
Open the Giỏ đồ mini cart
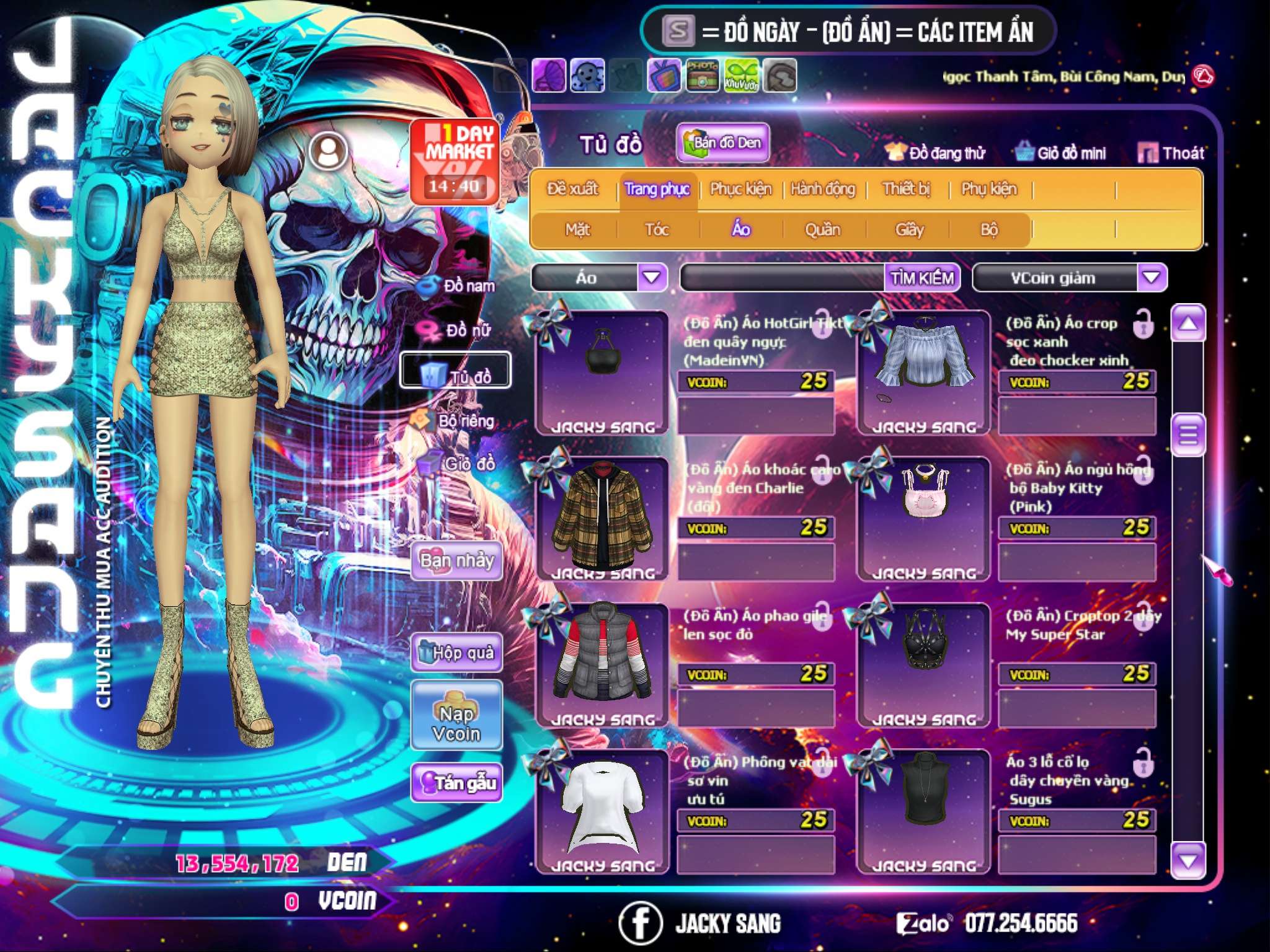click(1061, 153)
